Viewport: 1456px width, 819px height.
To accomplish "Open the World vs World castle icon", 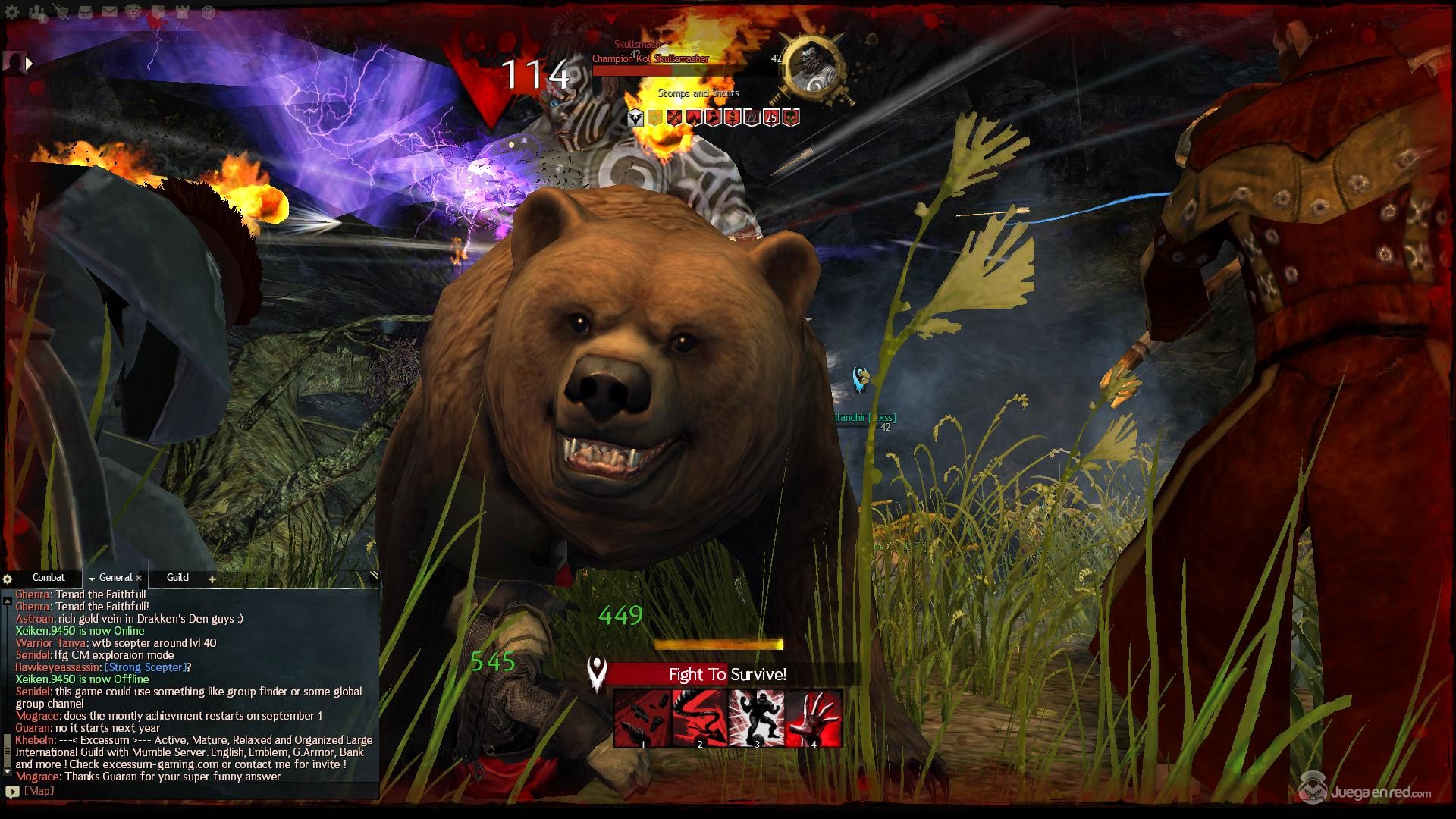I will [x=183, y=12].
